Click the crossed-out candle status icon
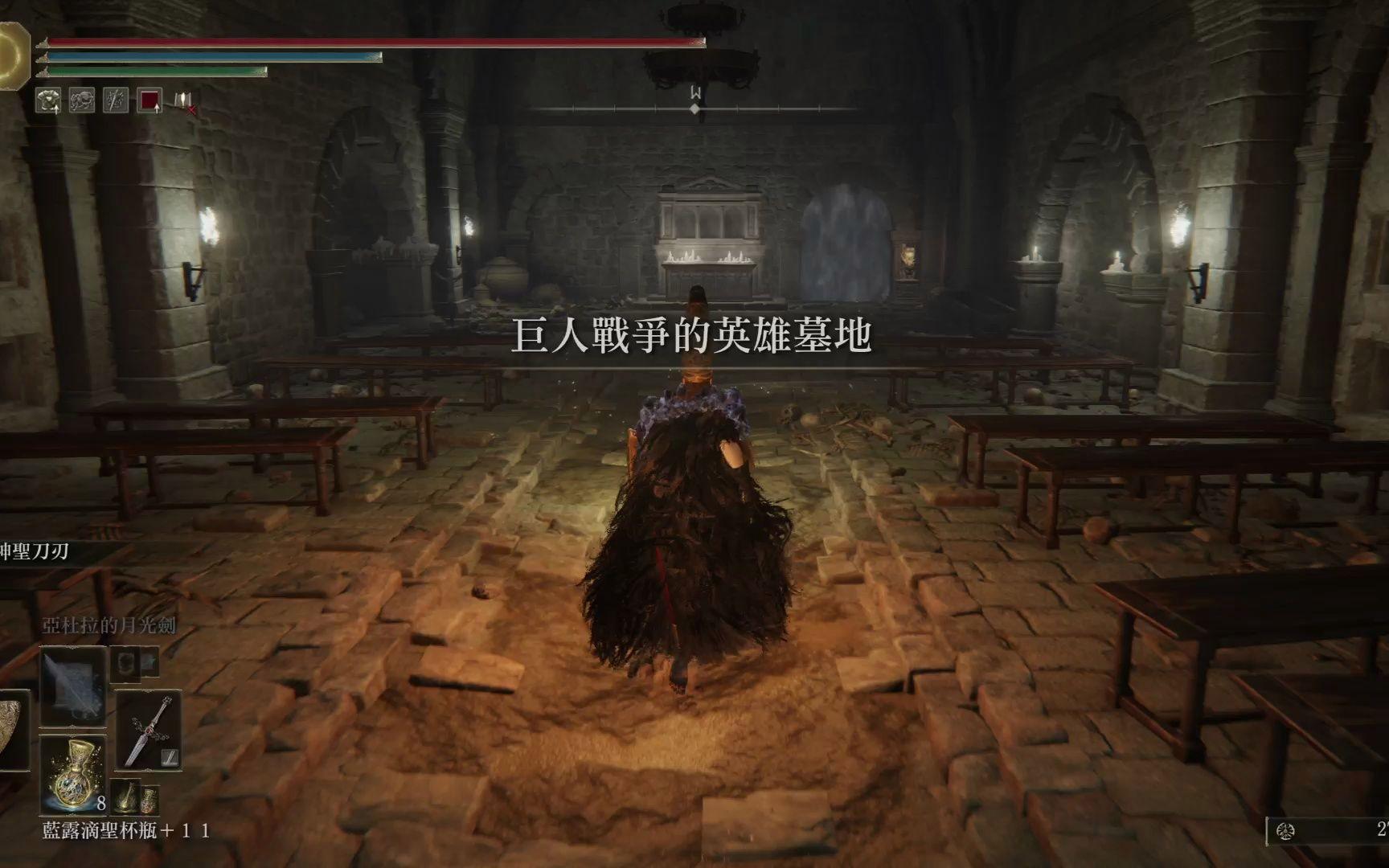The height and width of the screenshot is (868, 1389). coord(185,100)
